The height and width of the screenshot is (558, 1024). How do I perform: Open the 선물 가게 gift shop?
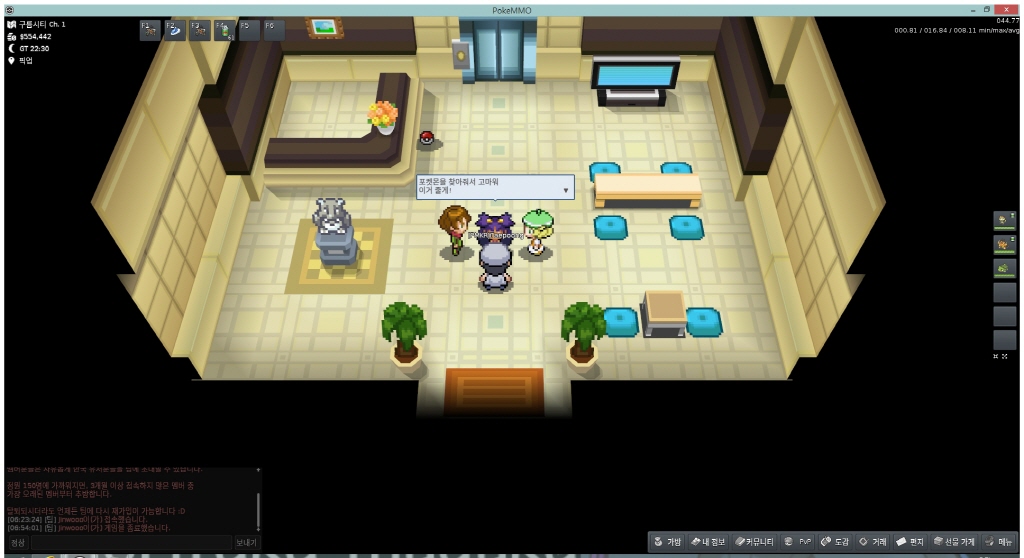pyautogui.click(x=954, y=541)
